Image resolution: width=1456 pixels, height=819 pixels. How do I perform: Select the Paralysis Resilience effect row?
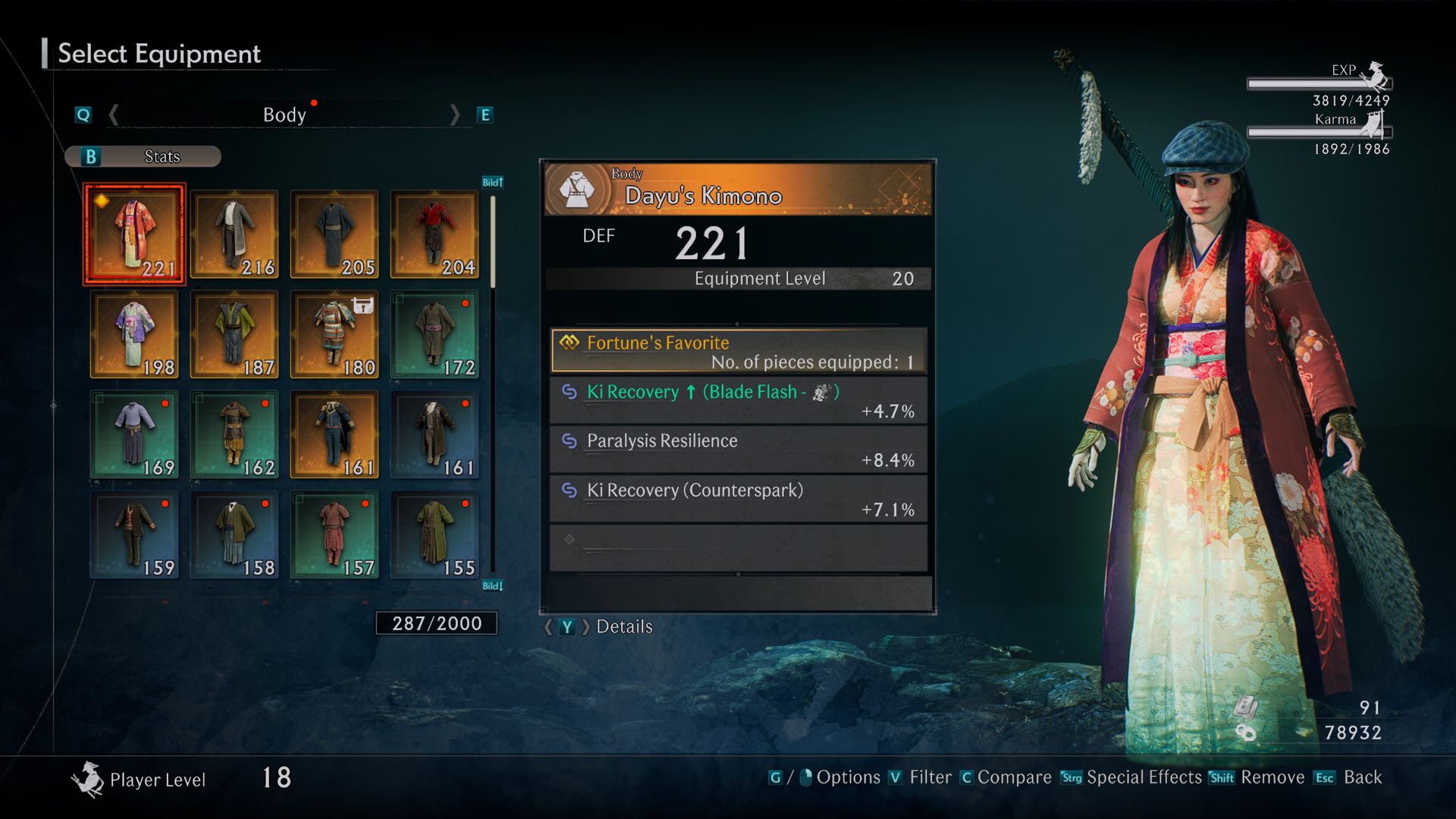coord(738,450)
